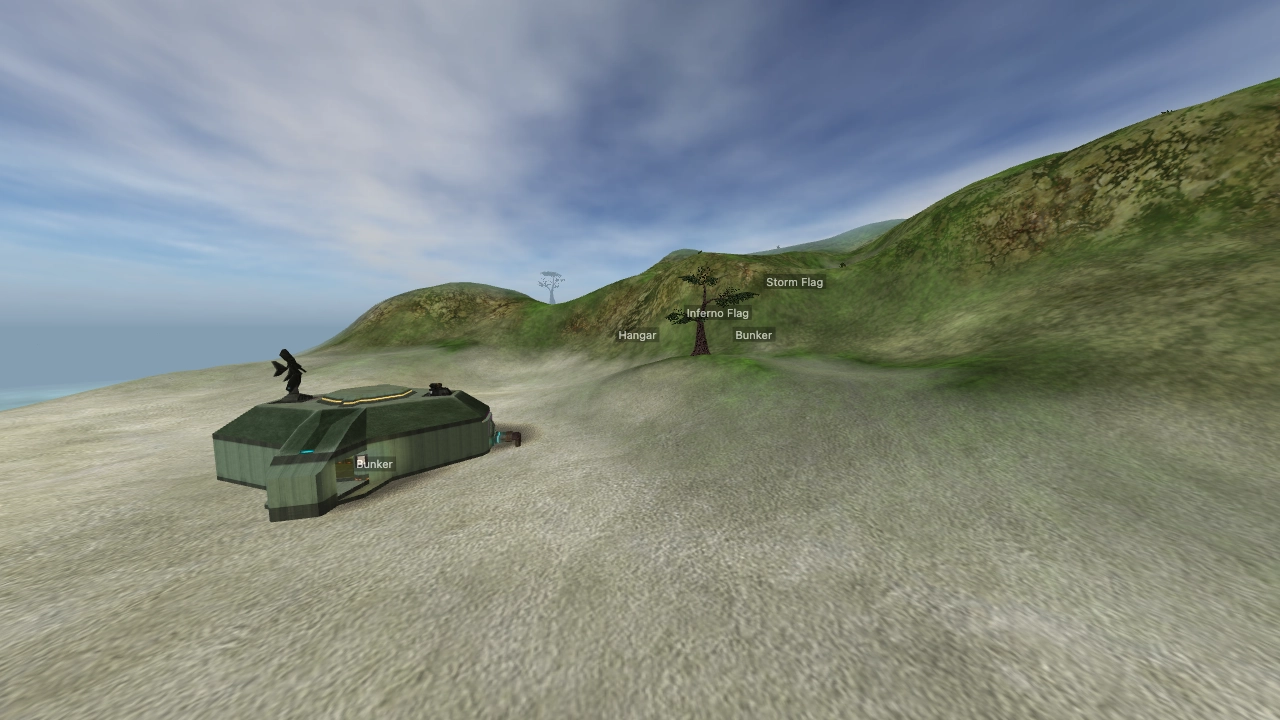Click the yellow landing pad ring on the bunker roof

pyautogui.click(x=366, y=396)
